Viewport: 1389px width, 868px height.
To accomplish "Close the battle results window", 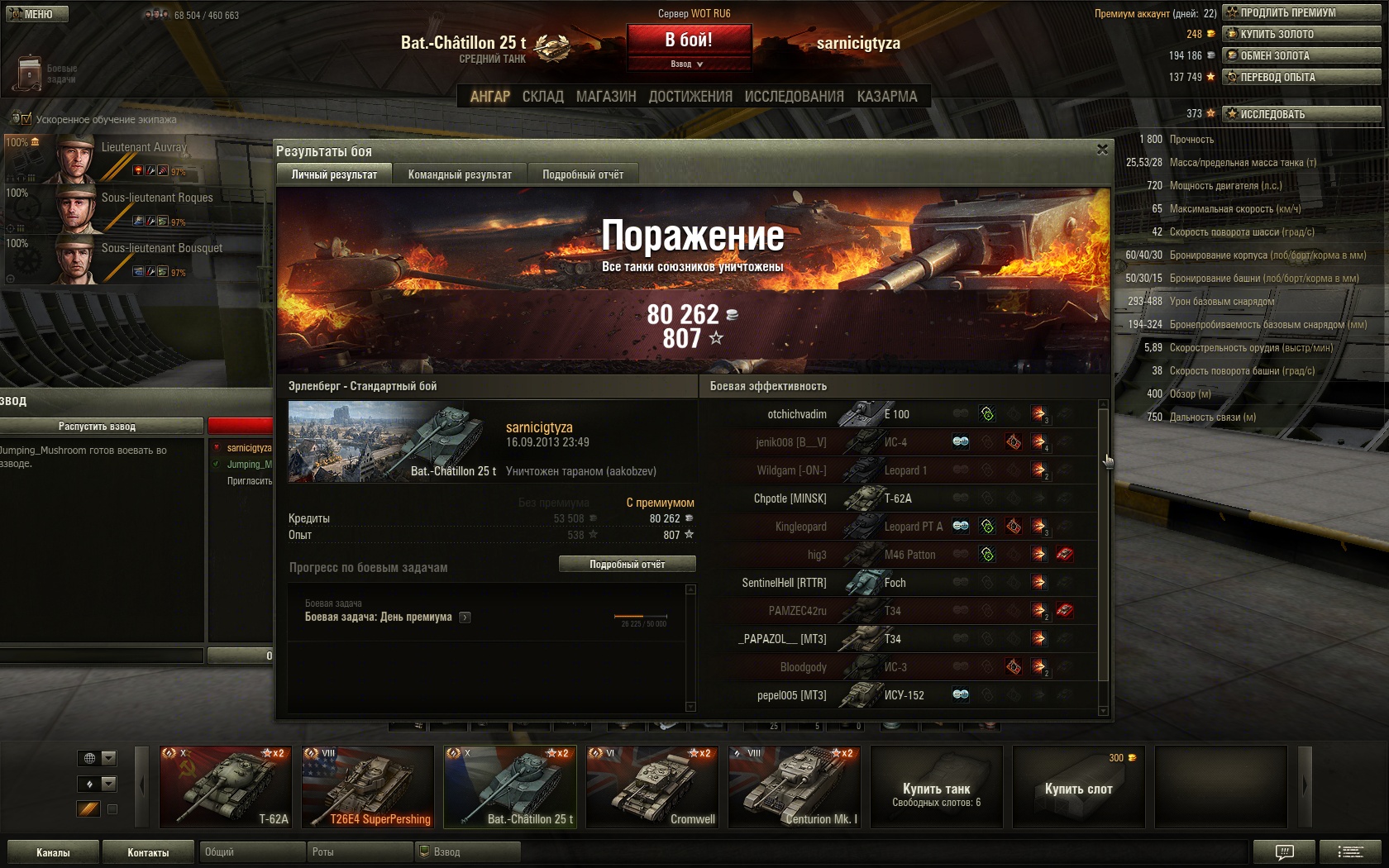I will click(1102, 150).
